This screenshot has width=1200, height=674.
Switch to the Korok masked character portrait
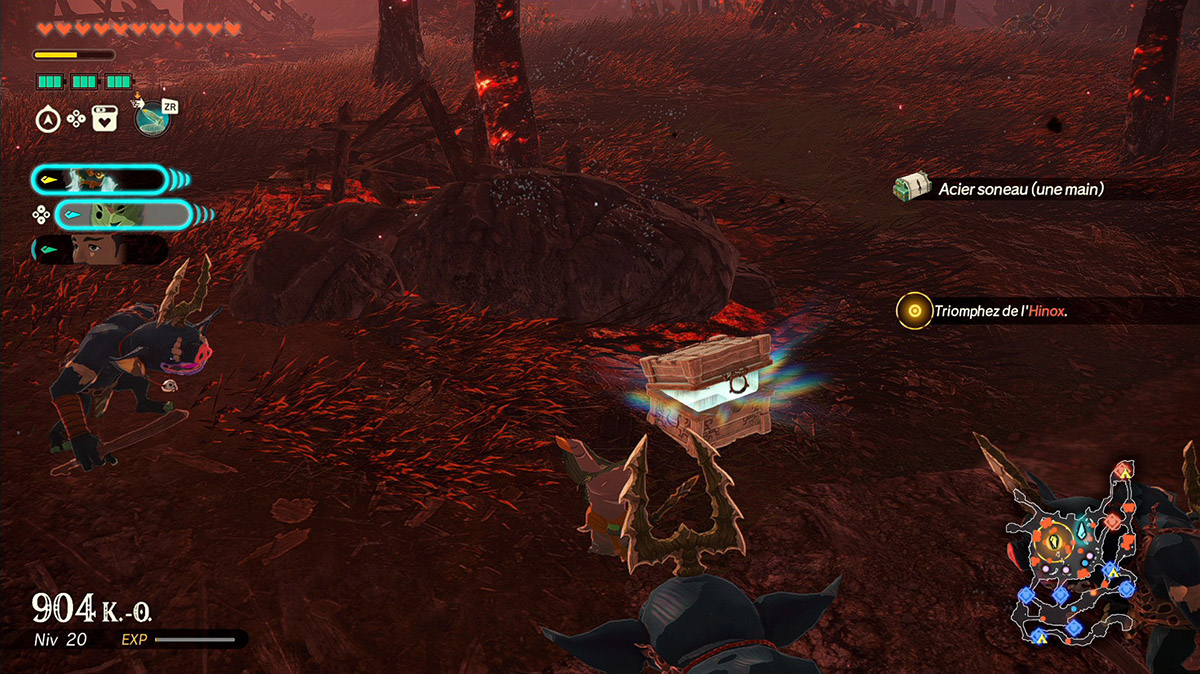point(122,214)
